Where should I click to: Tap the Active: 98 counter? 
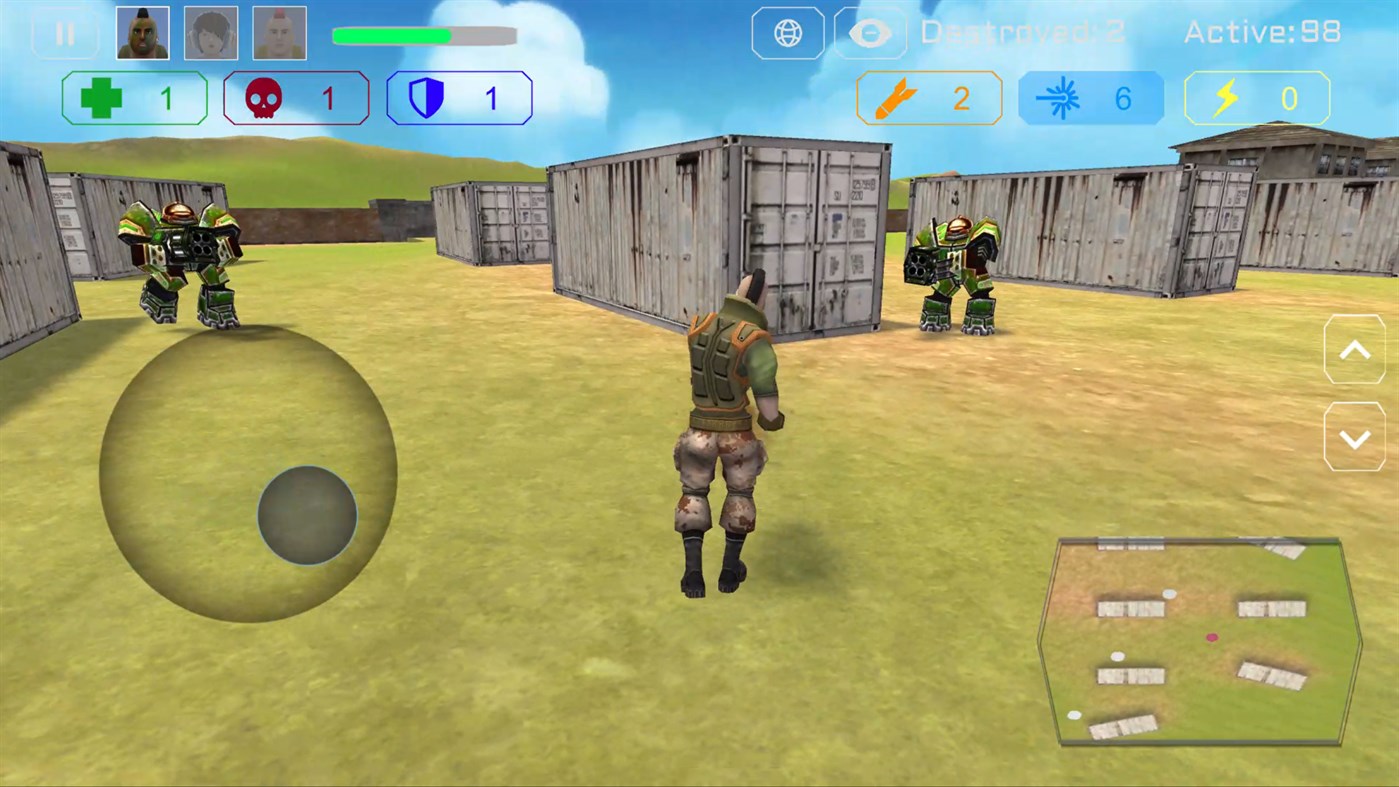(1262, 31)
